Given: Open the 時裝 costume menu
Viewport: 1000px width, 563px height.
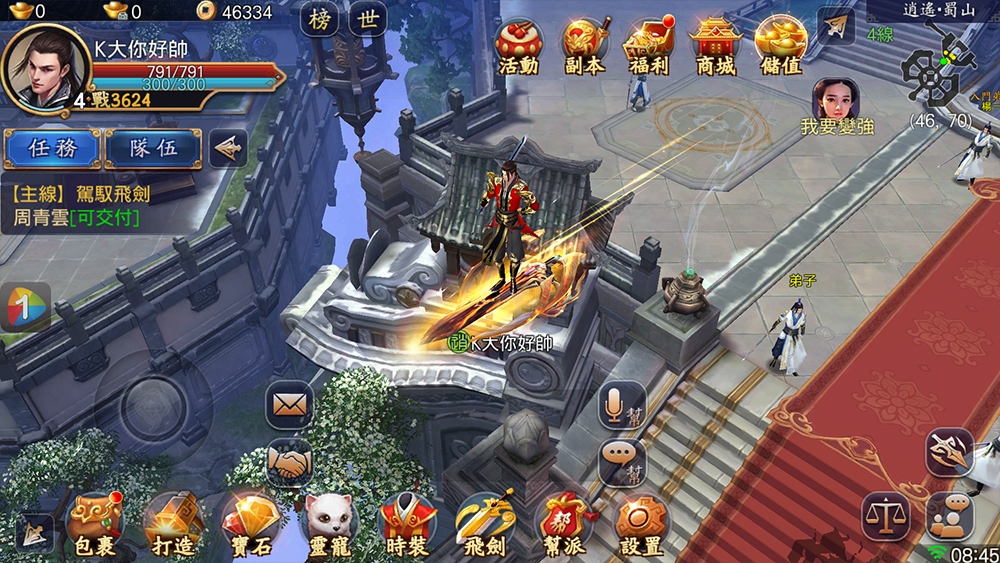Looking at the screenshot, I should (x=408, y=522).
